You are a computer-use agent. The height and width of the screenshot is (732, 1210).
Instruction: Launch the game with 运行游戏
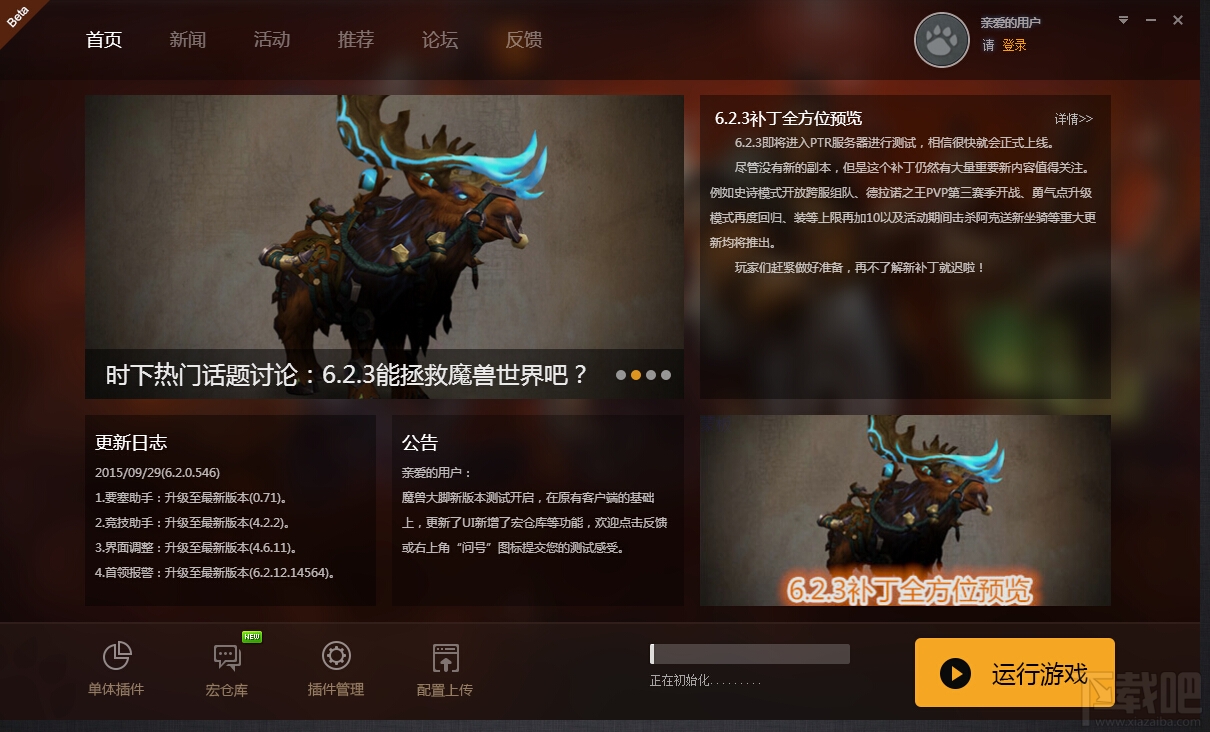click(x=1014, y=673)
